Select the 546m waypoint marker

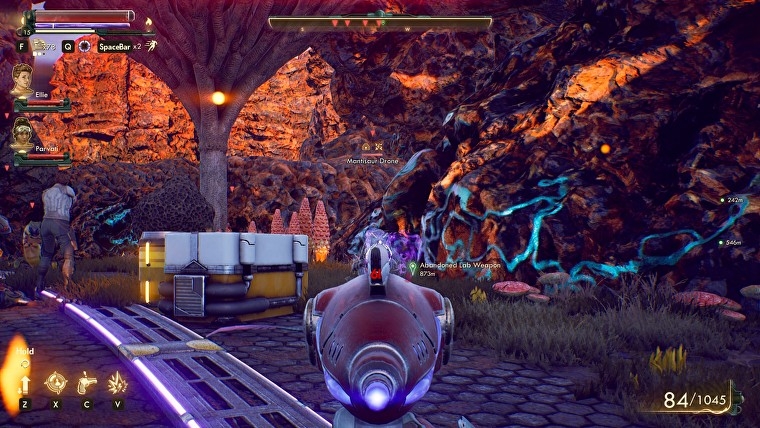click(x=720, y=242)
